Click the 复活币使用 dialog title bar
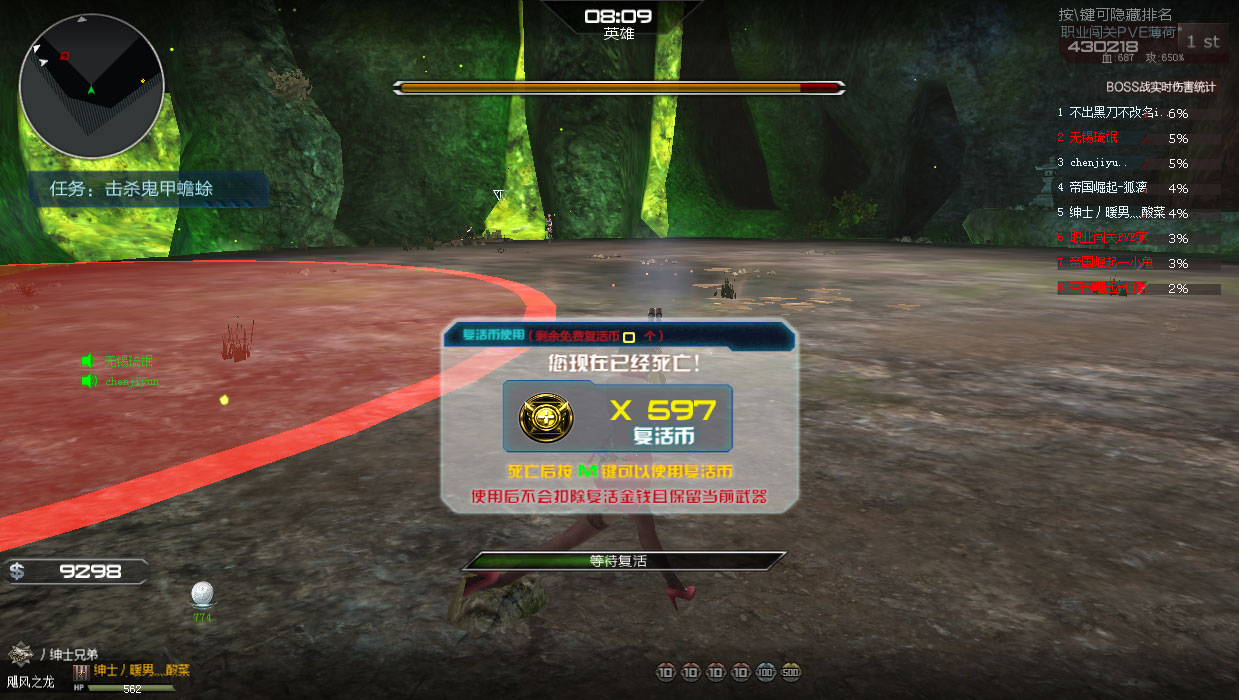Screen dimensions: 1239x700 point(618,336)
